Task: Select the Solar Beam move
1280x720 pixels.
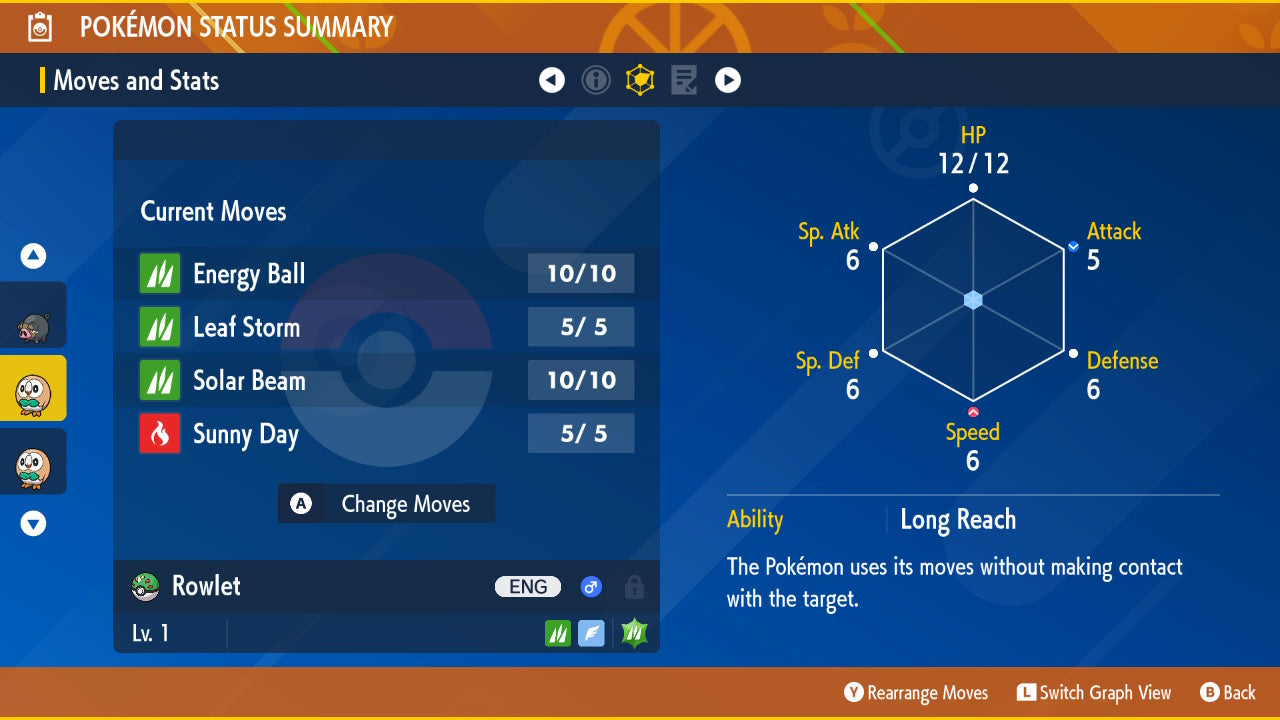Action: (x=386, y=380)
